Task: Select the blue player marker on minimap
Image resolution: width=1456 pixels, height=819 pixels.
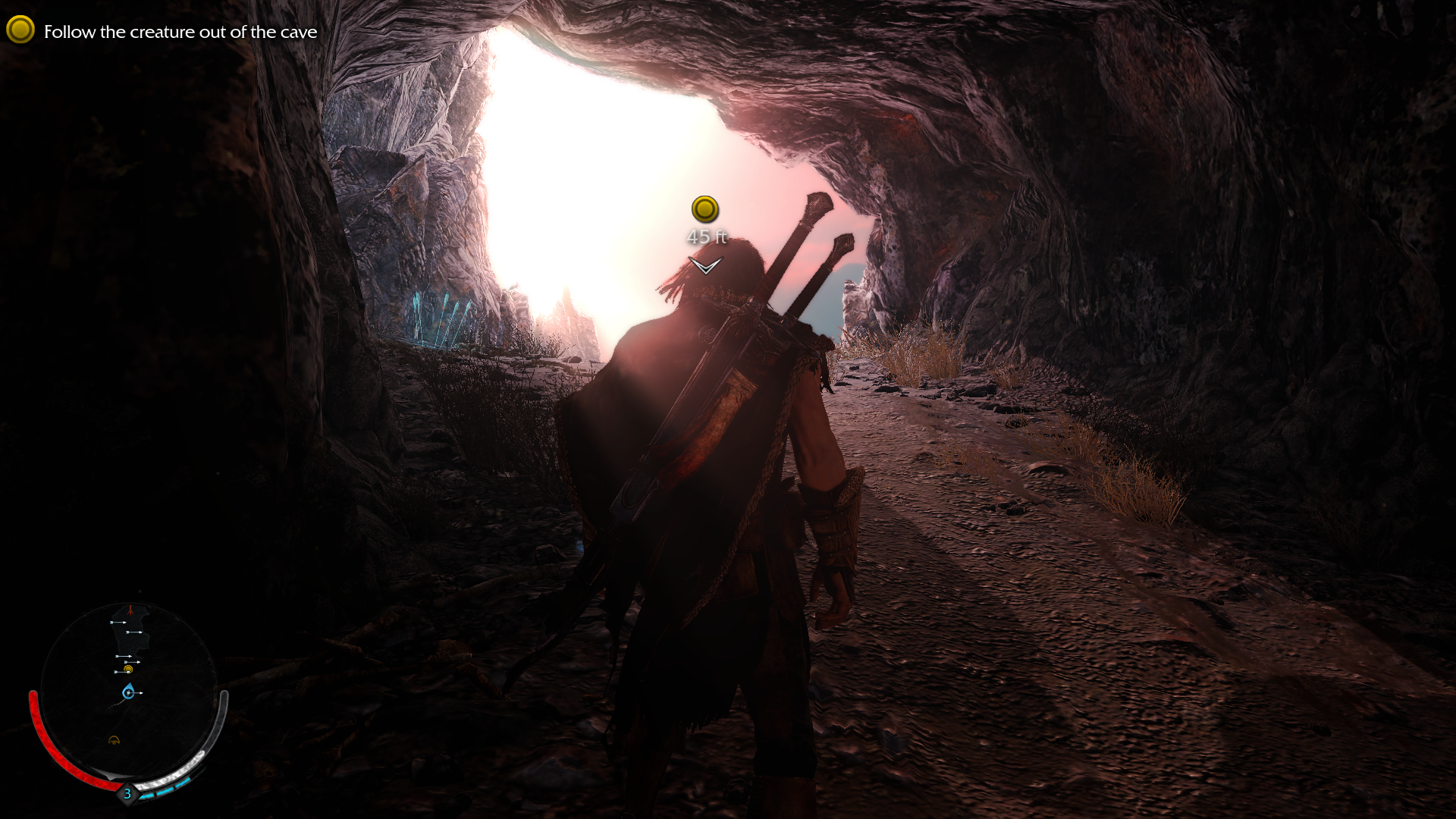Action: coord(128,692)
